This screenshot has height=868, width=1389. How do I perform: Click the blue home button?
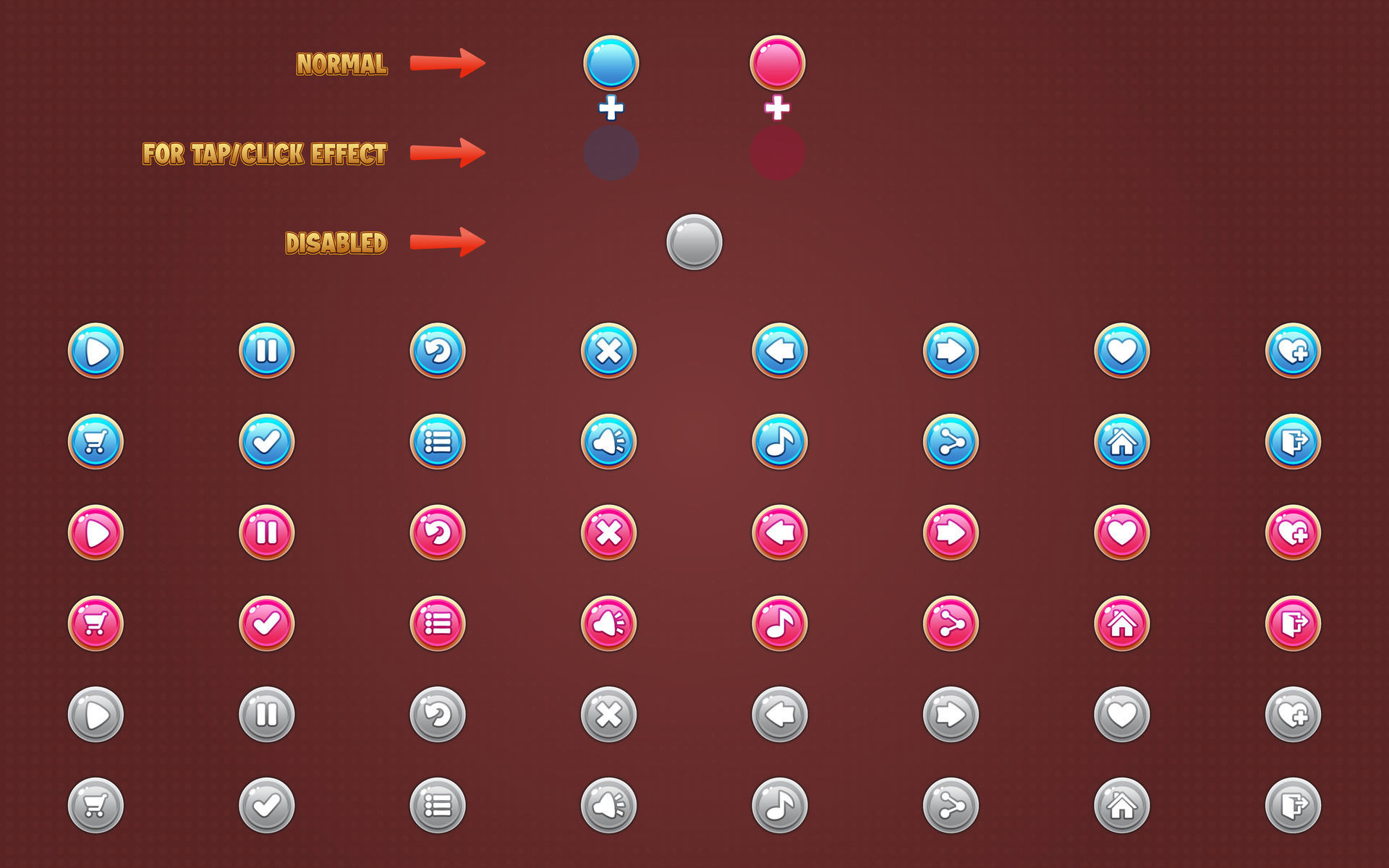1121,441
